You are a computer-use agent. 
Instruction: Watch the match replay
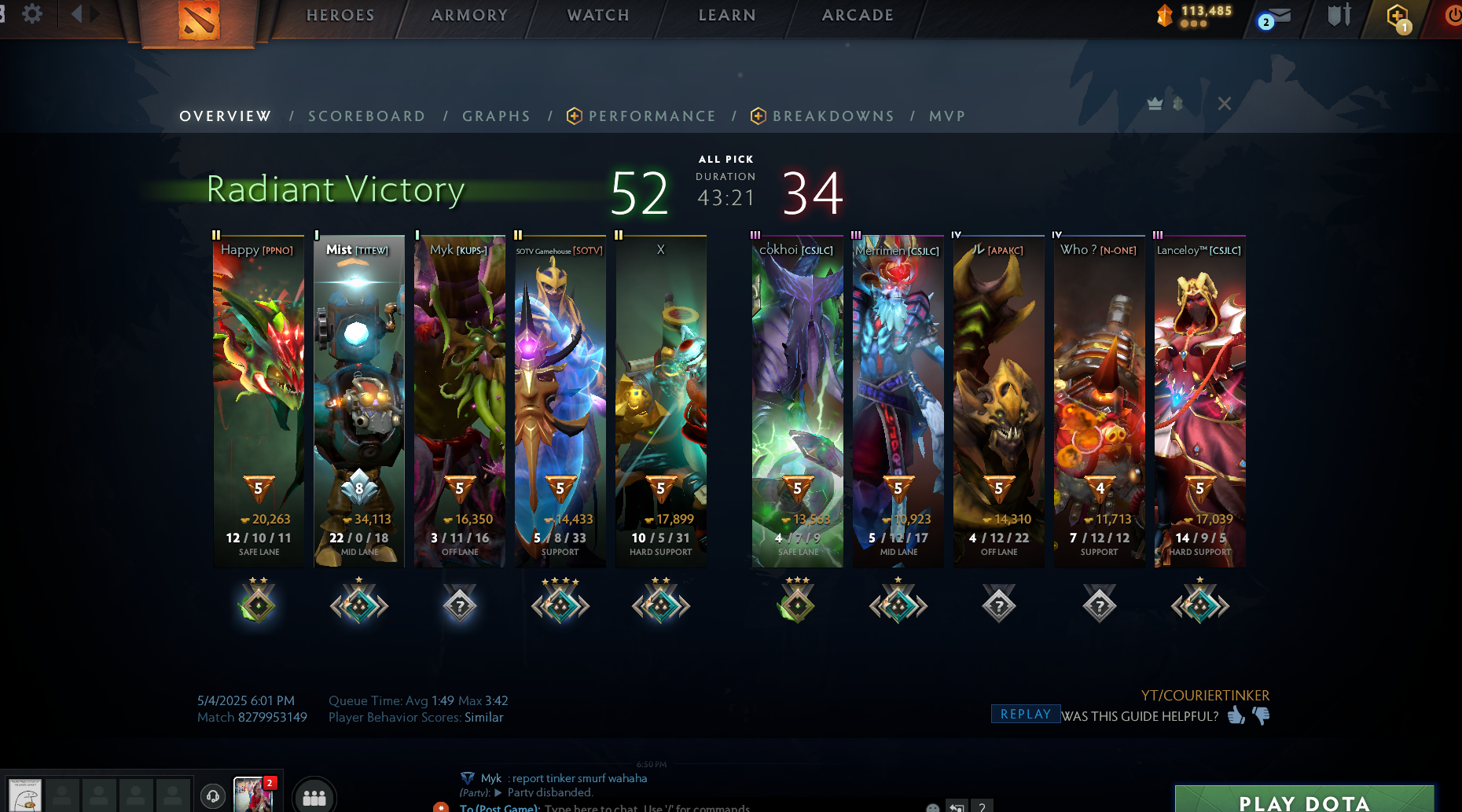[1025, 714]
